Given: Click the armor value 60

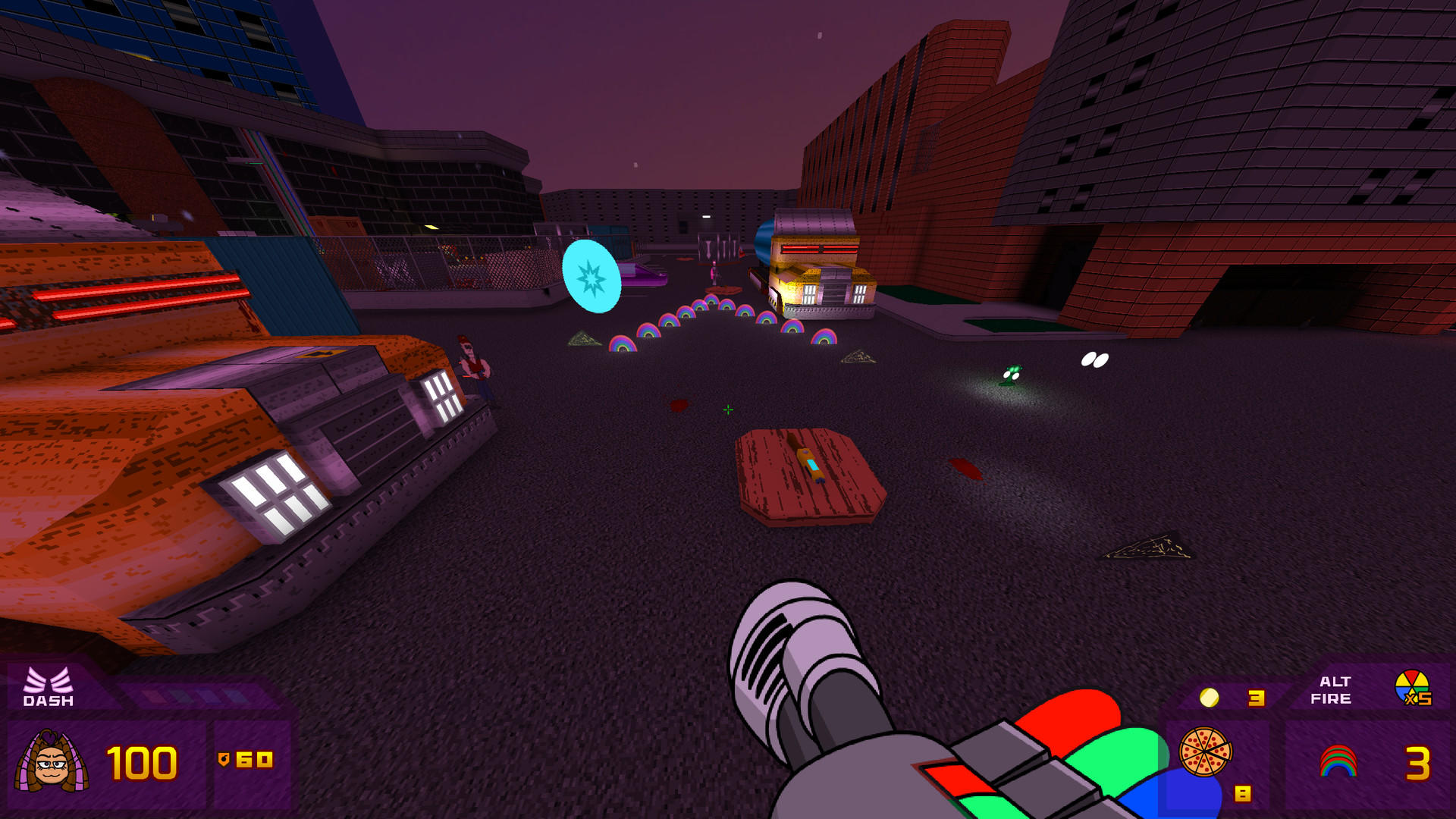Looking at the screenshot, I should (x=256, y=758).
